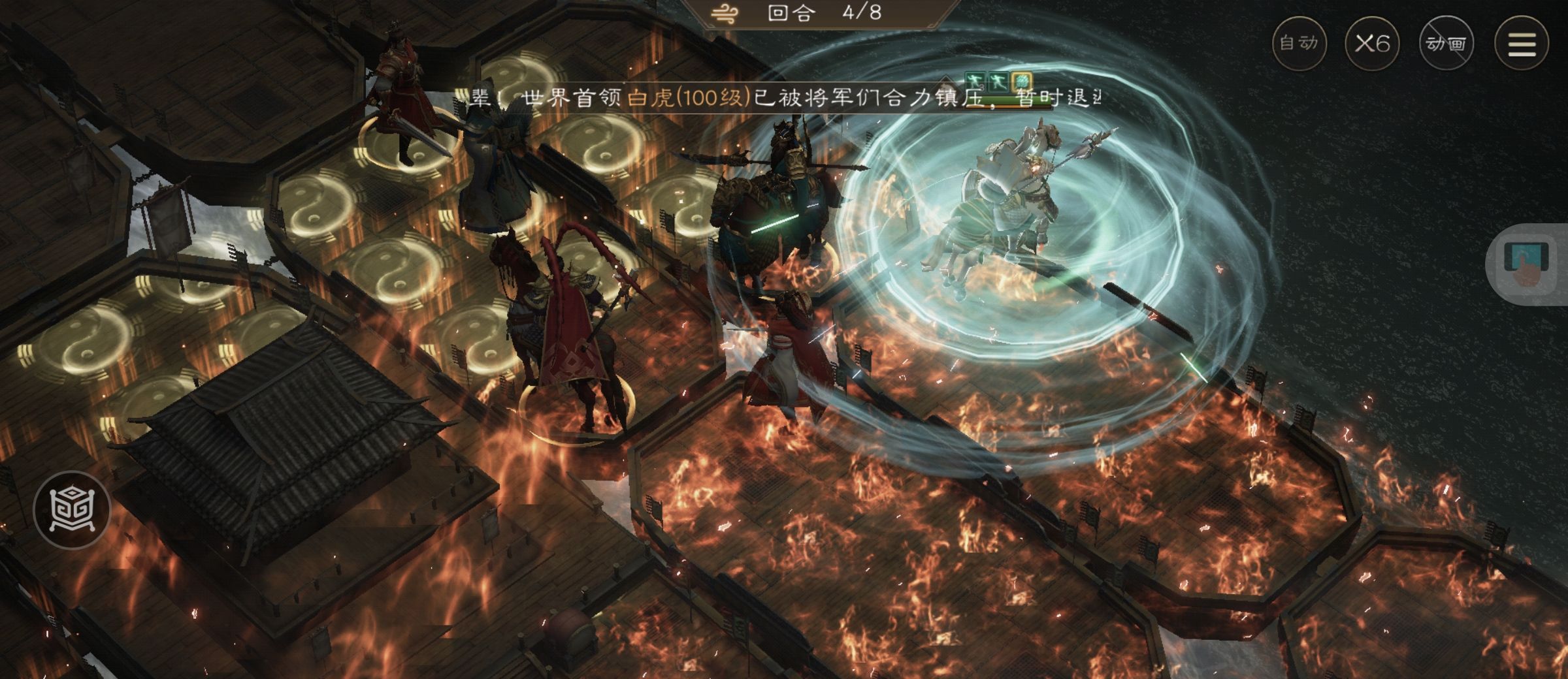Change battle speed with the X6 button
The image size is (1568, 679).
(x=1372, y=43)
